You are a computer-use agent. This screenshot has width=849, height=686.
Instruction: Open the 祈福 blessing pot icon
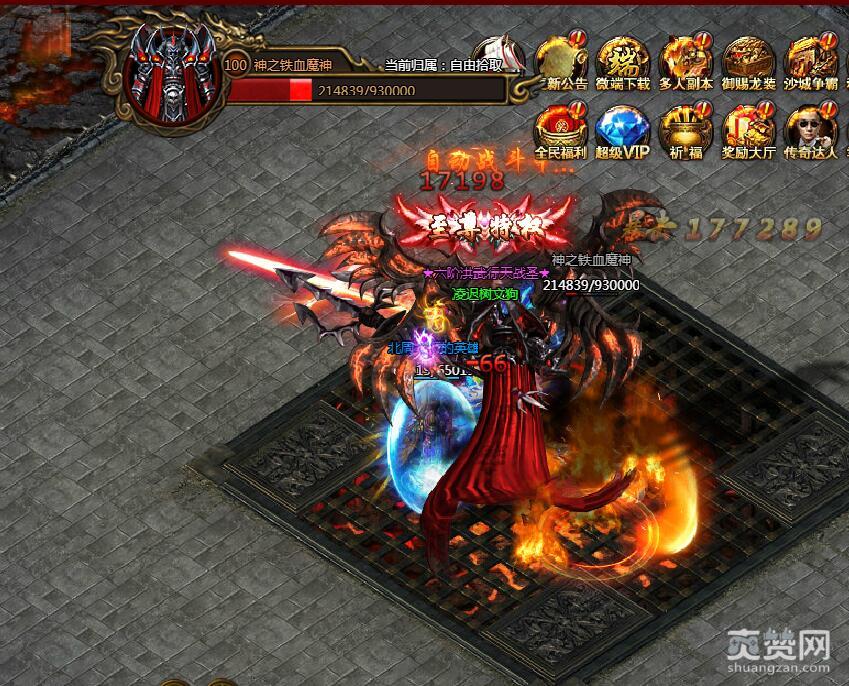685,130
